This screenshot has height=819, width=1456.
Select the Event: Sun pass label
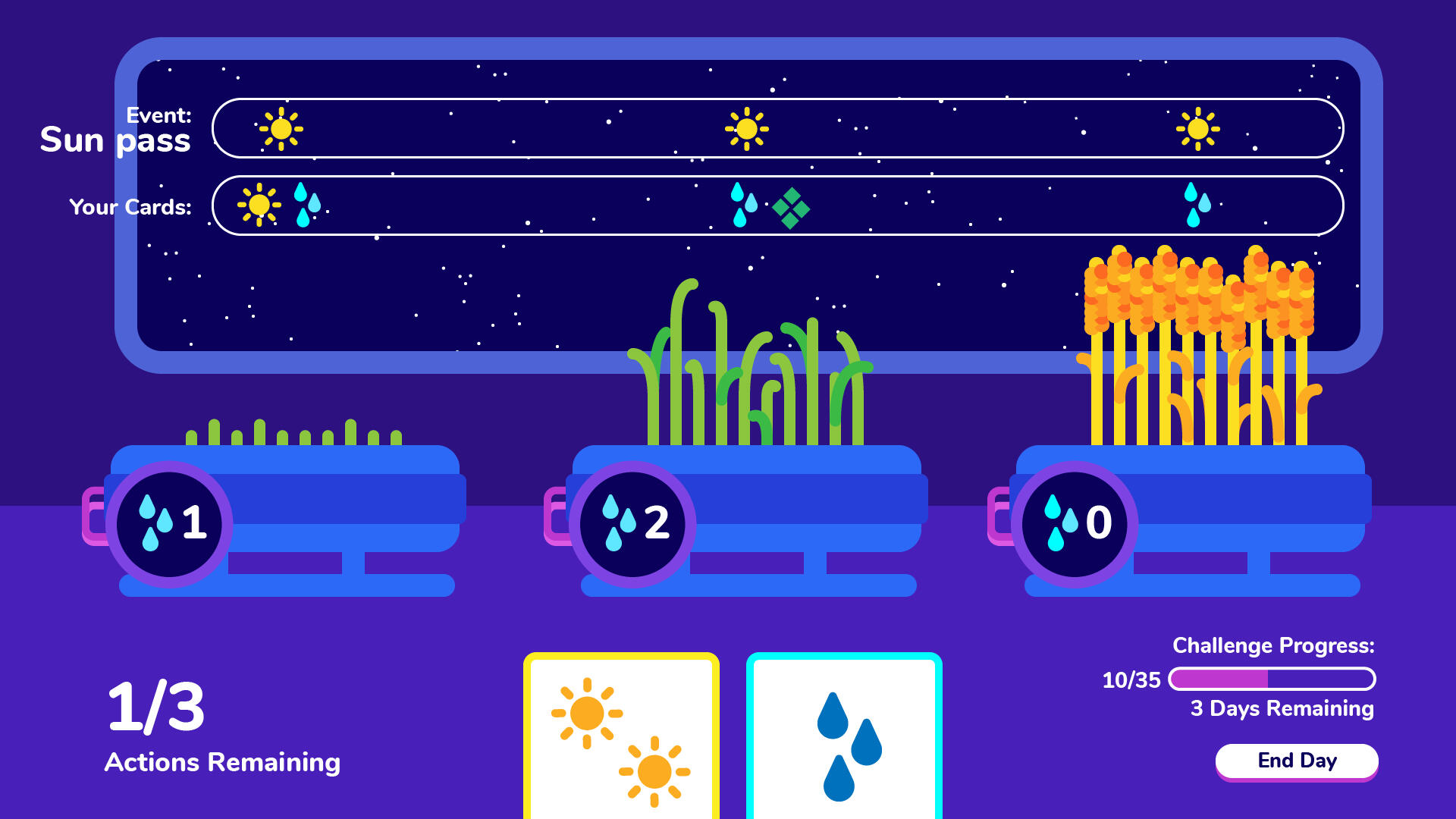click(x=118, y=129)
